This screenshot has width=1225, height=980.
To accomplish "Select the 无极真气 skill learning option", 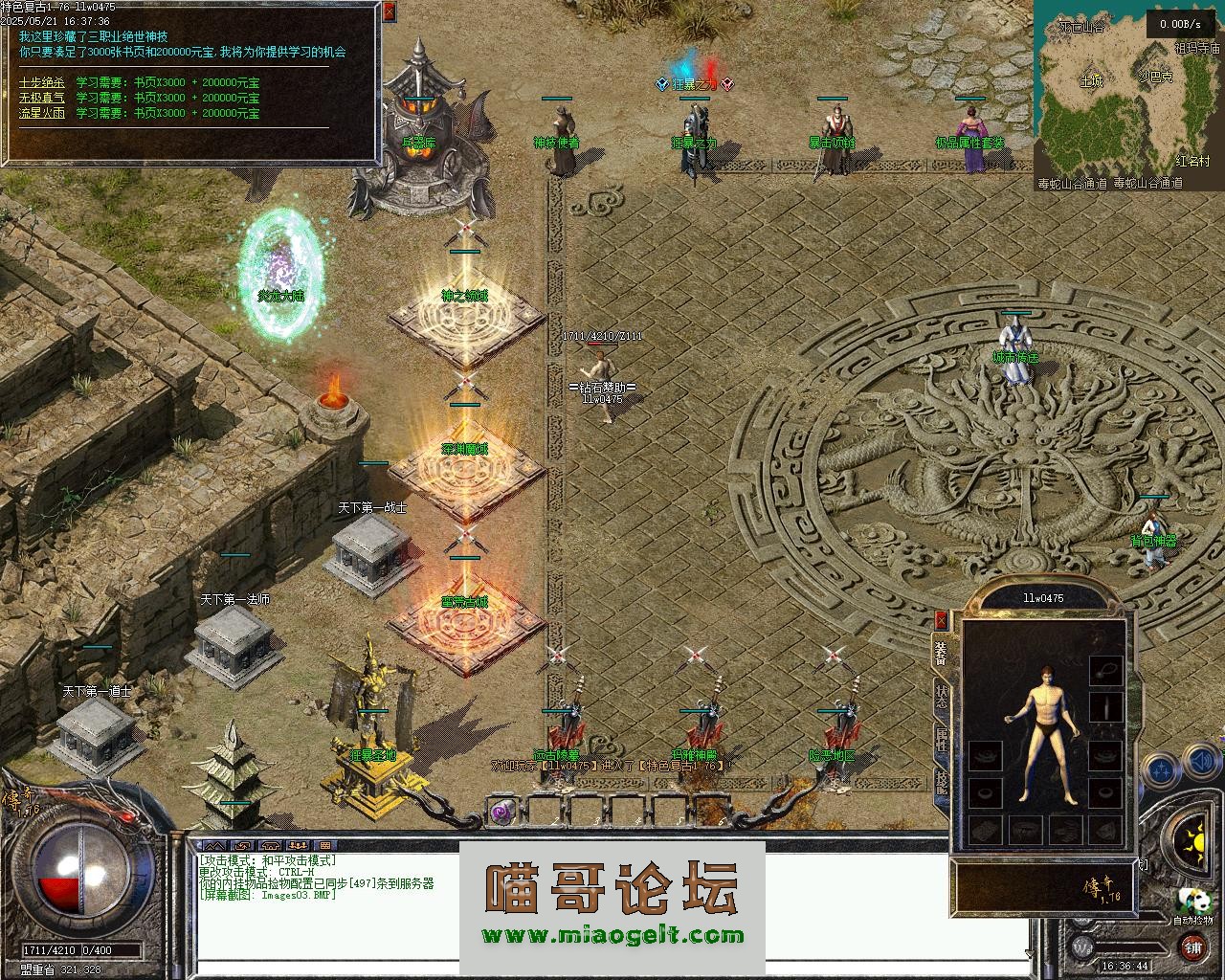I will (x=43, y=98).
